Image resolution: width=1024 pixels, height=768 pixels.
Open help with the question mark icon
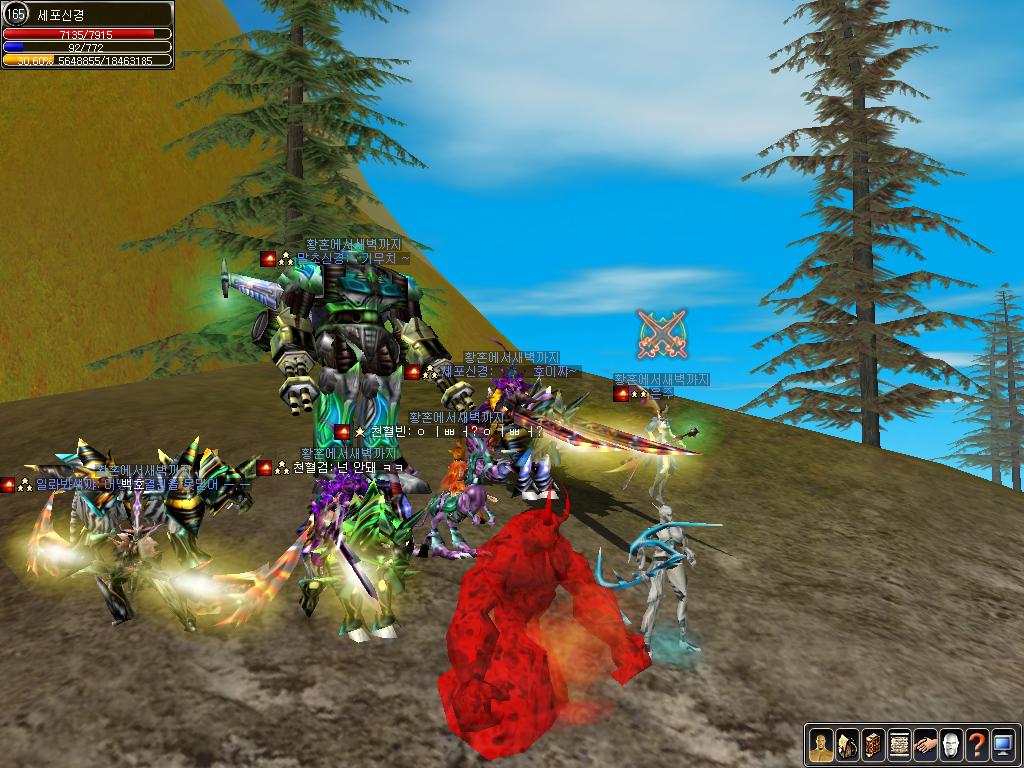[x=977, y=744]
